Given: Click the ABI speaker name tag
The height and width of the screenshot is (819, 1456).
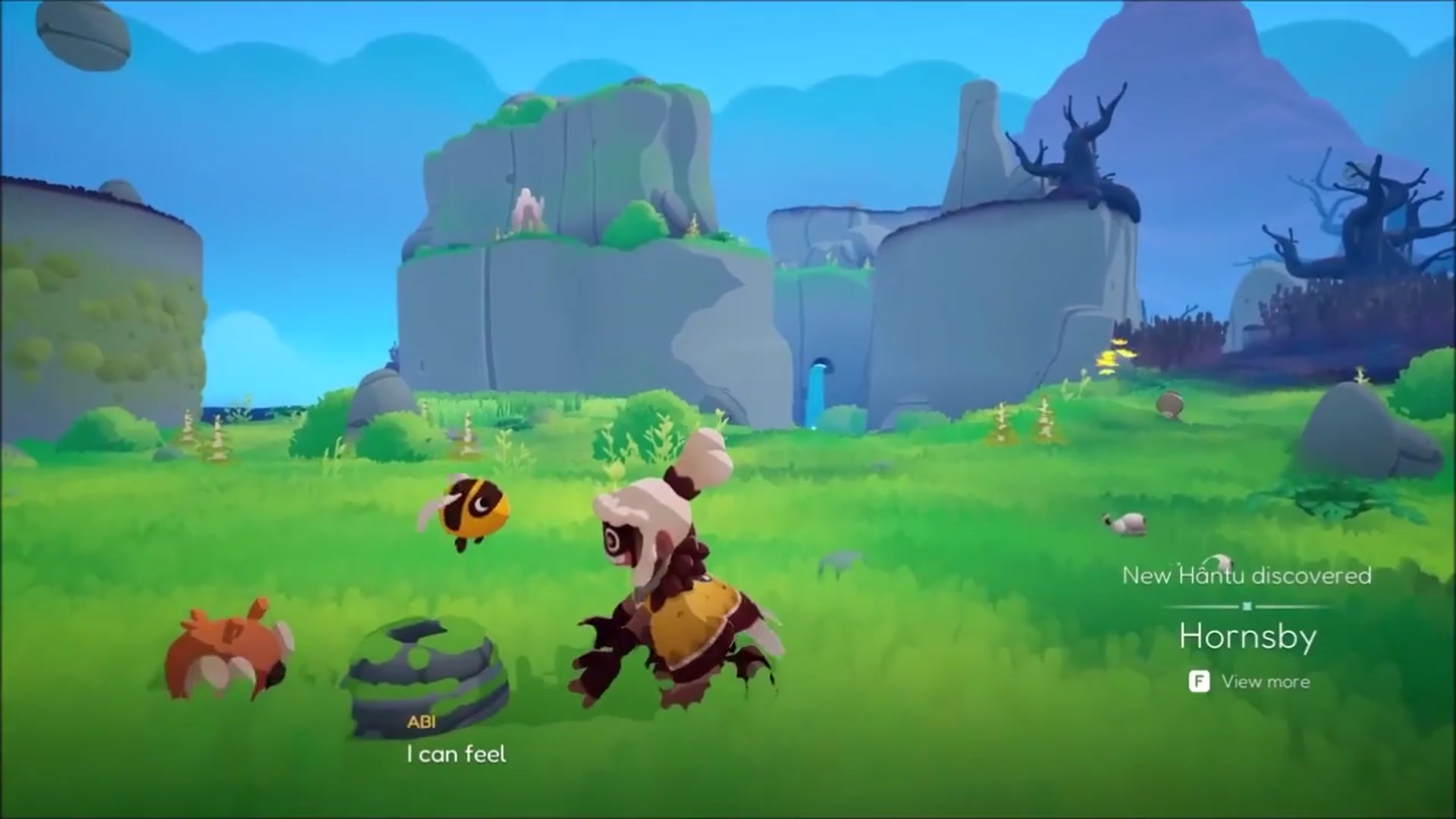Looking at the screenshot, I should (x=421, y=722).
